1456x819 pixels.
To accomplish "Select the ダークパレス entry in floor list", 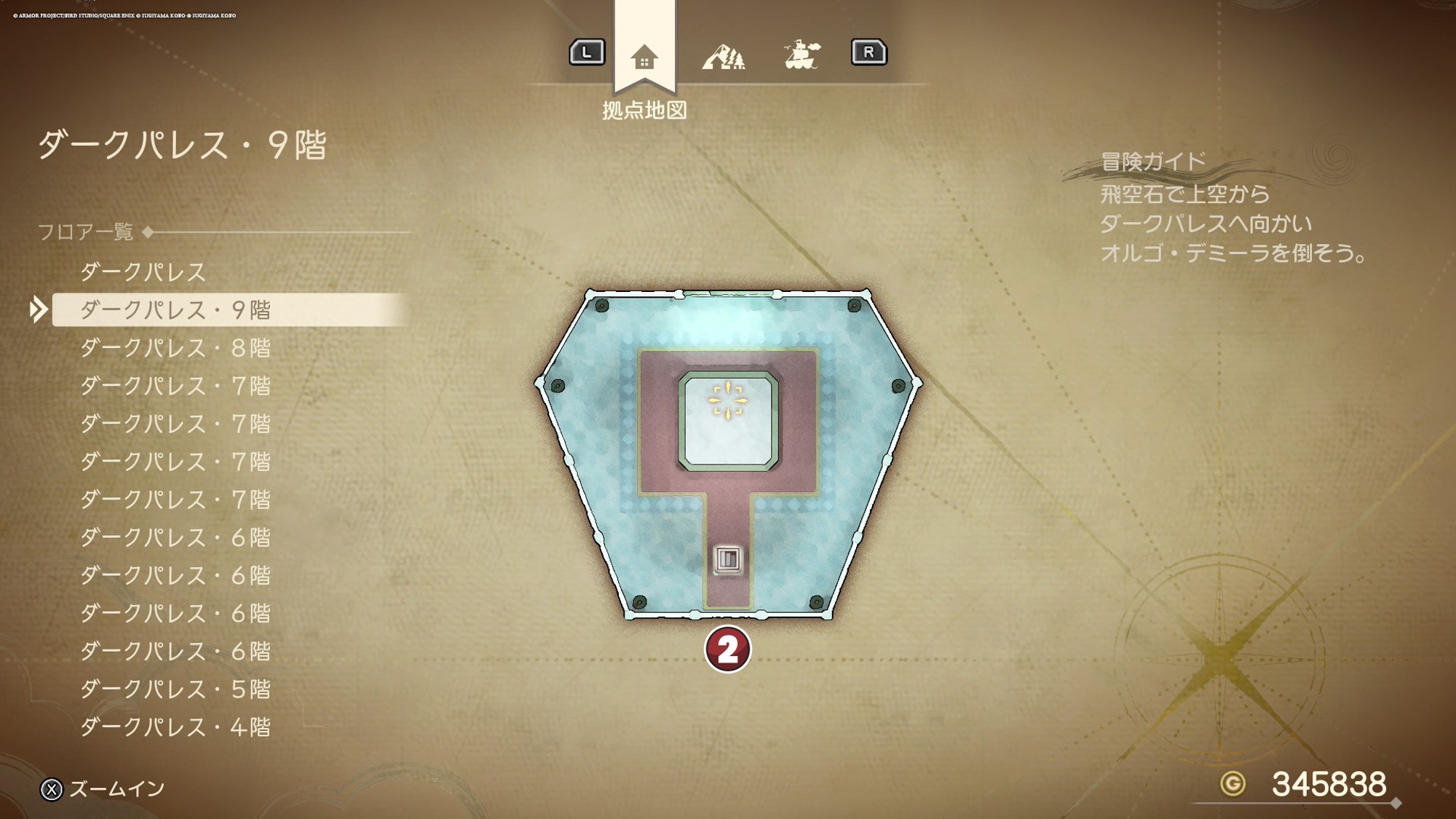I will click(143, 272).
